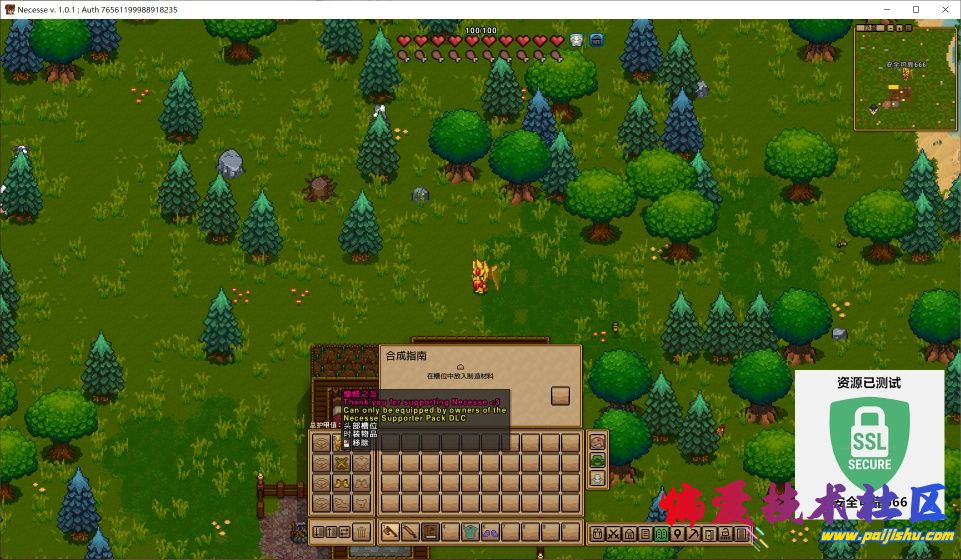Select the golden wings equipment slot
Viewport: 961px width, 560px height.
click(342, 483)
